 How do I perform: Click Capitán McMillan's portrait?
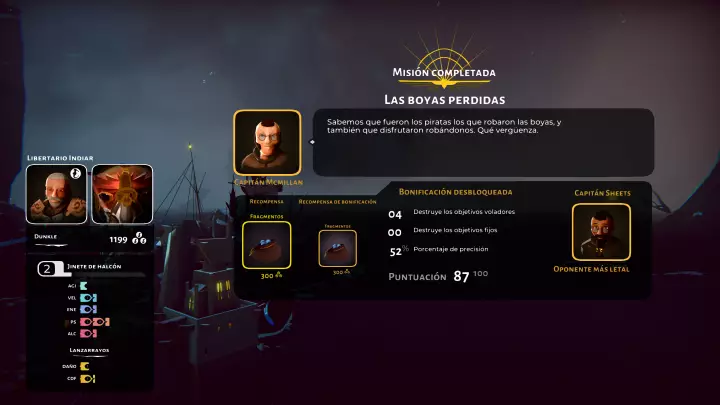click(x=267, y=143)
